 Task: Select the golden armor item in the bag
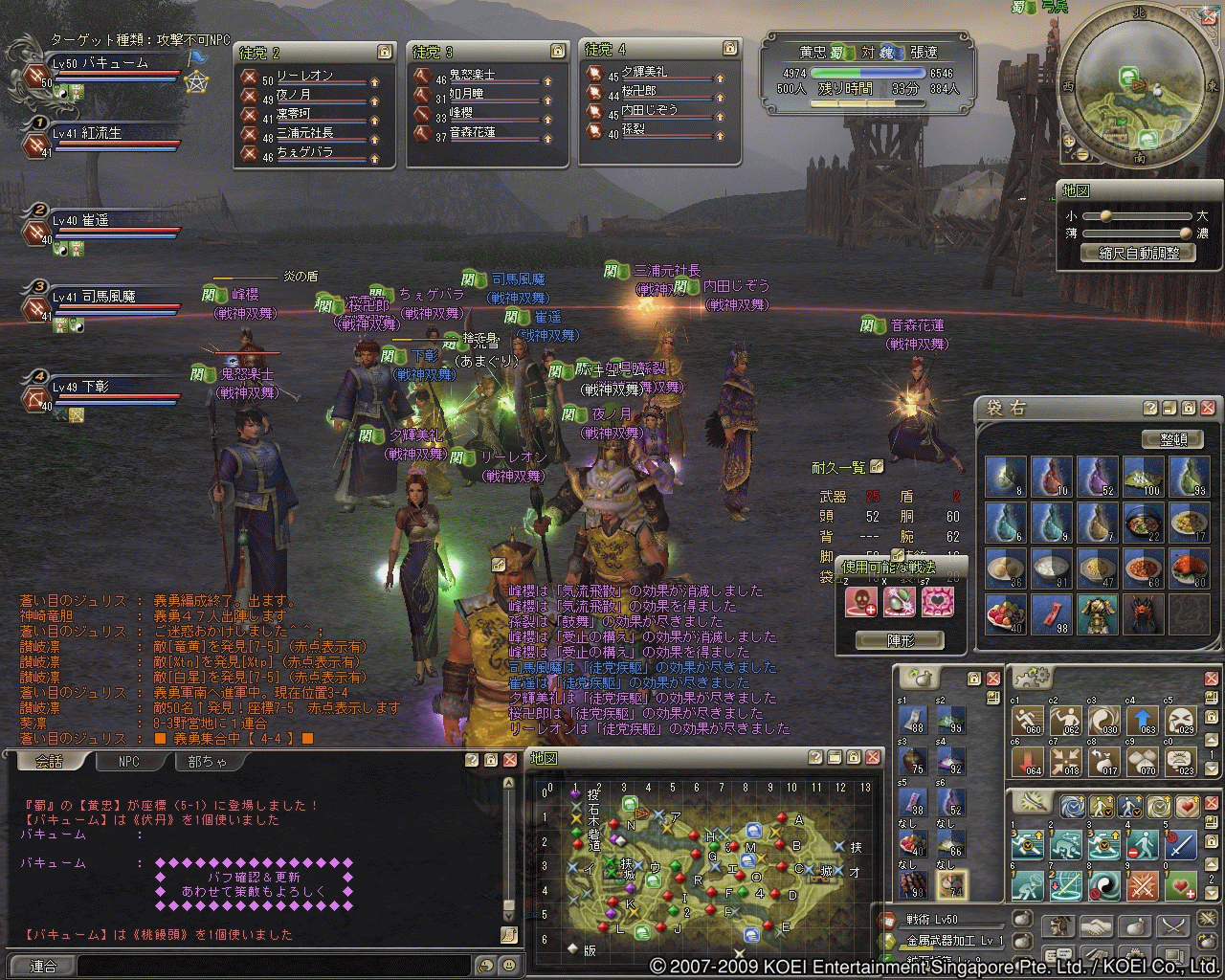coord(1097,614)
